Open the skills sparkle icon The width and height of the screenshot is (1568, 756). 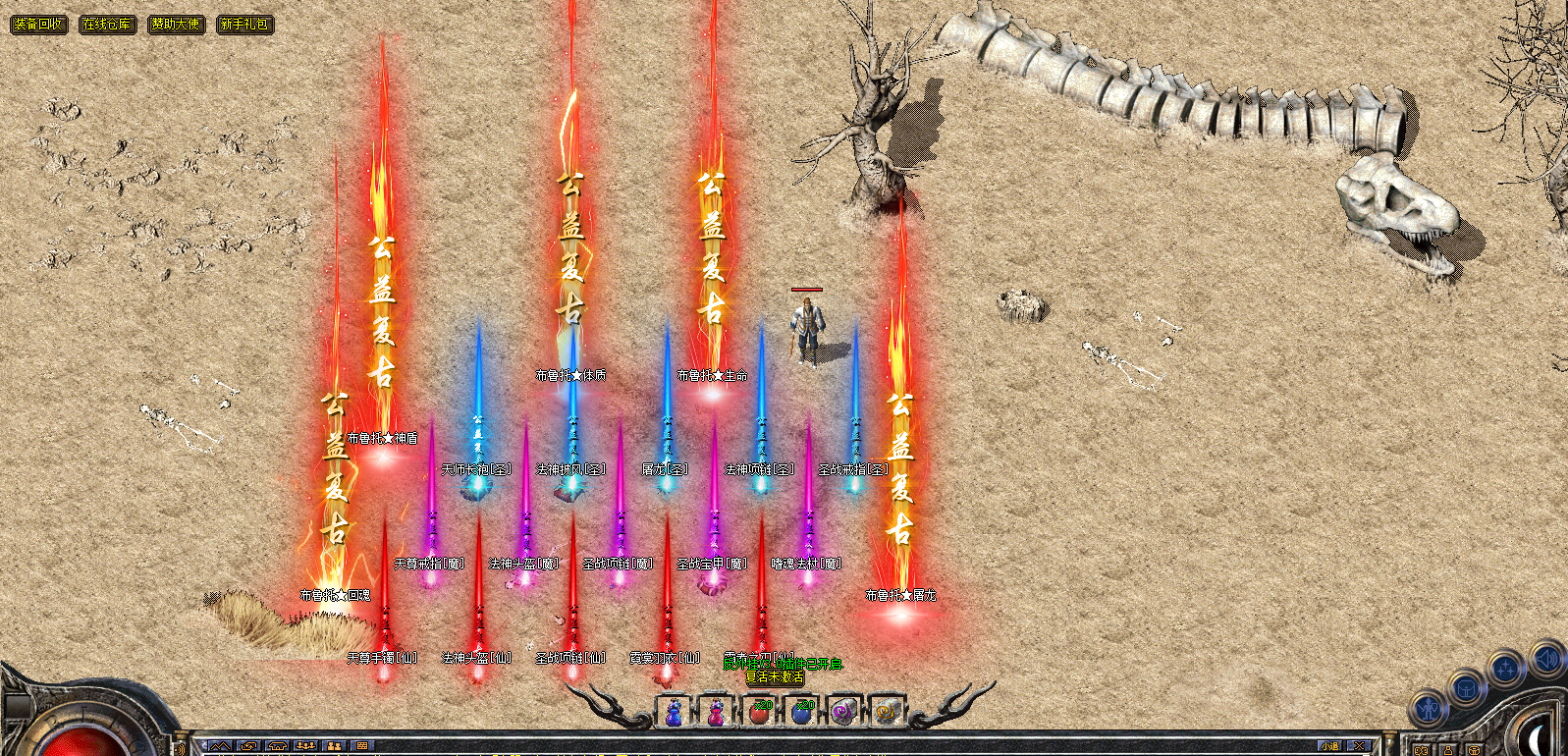coord(1505,670)
